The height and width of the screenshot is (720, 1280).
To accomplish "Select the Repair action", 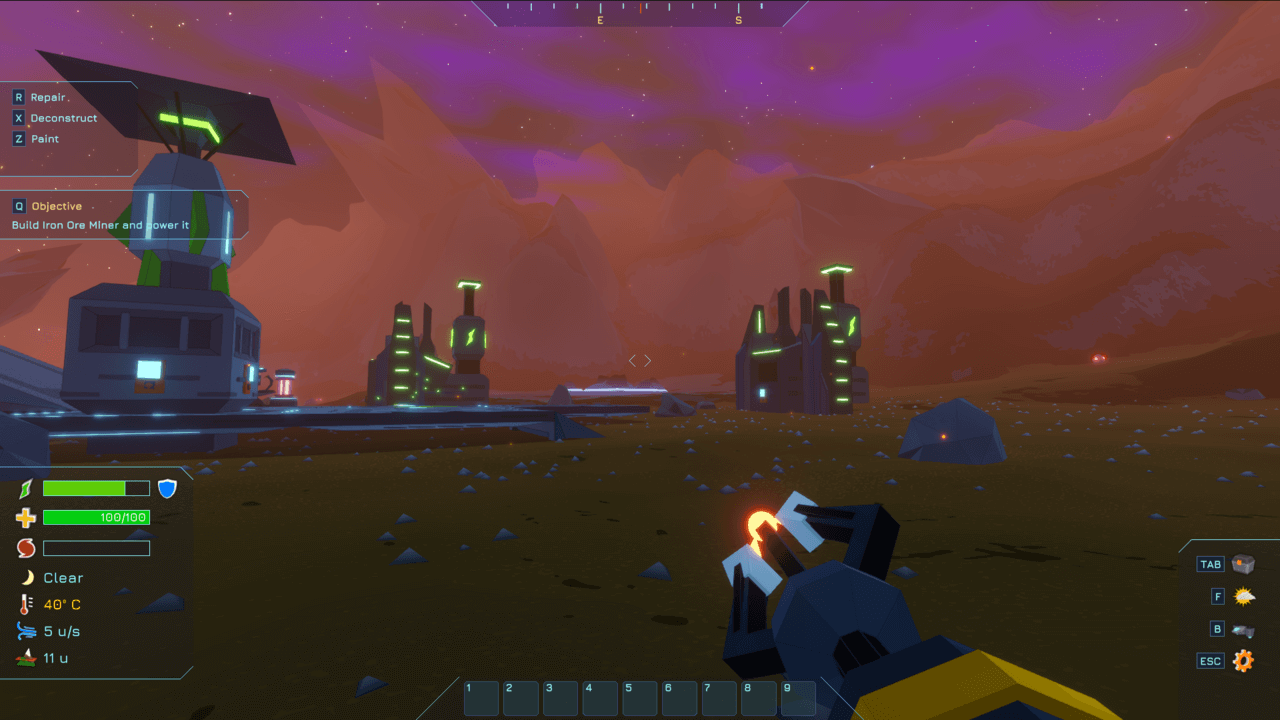I will coord(47,97).
